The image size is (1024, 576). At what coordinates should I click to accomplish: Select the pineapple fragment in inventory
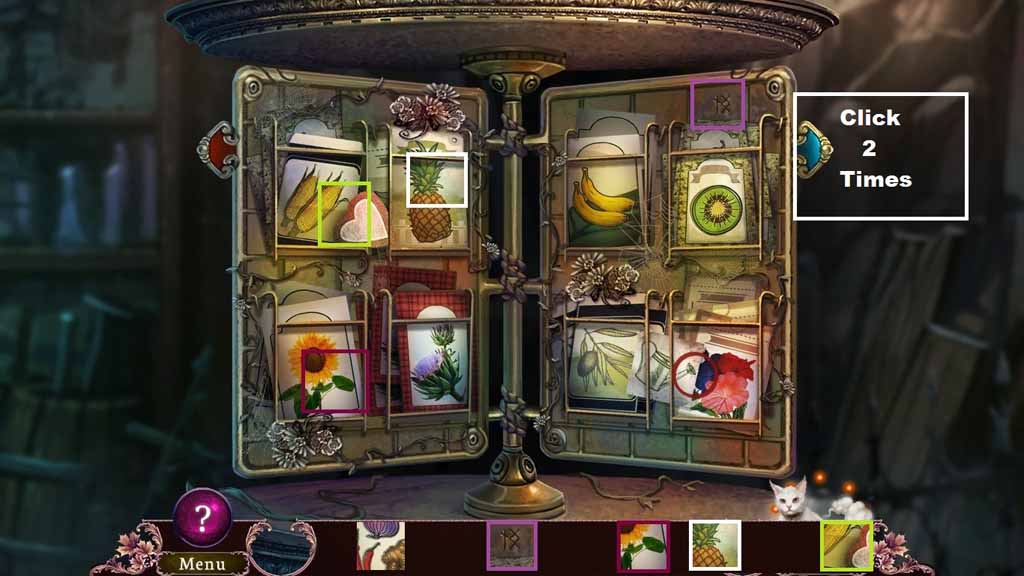(x=715, y=546)
